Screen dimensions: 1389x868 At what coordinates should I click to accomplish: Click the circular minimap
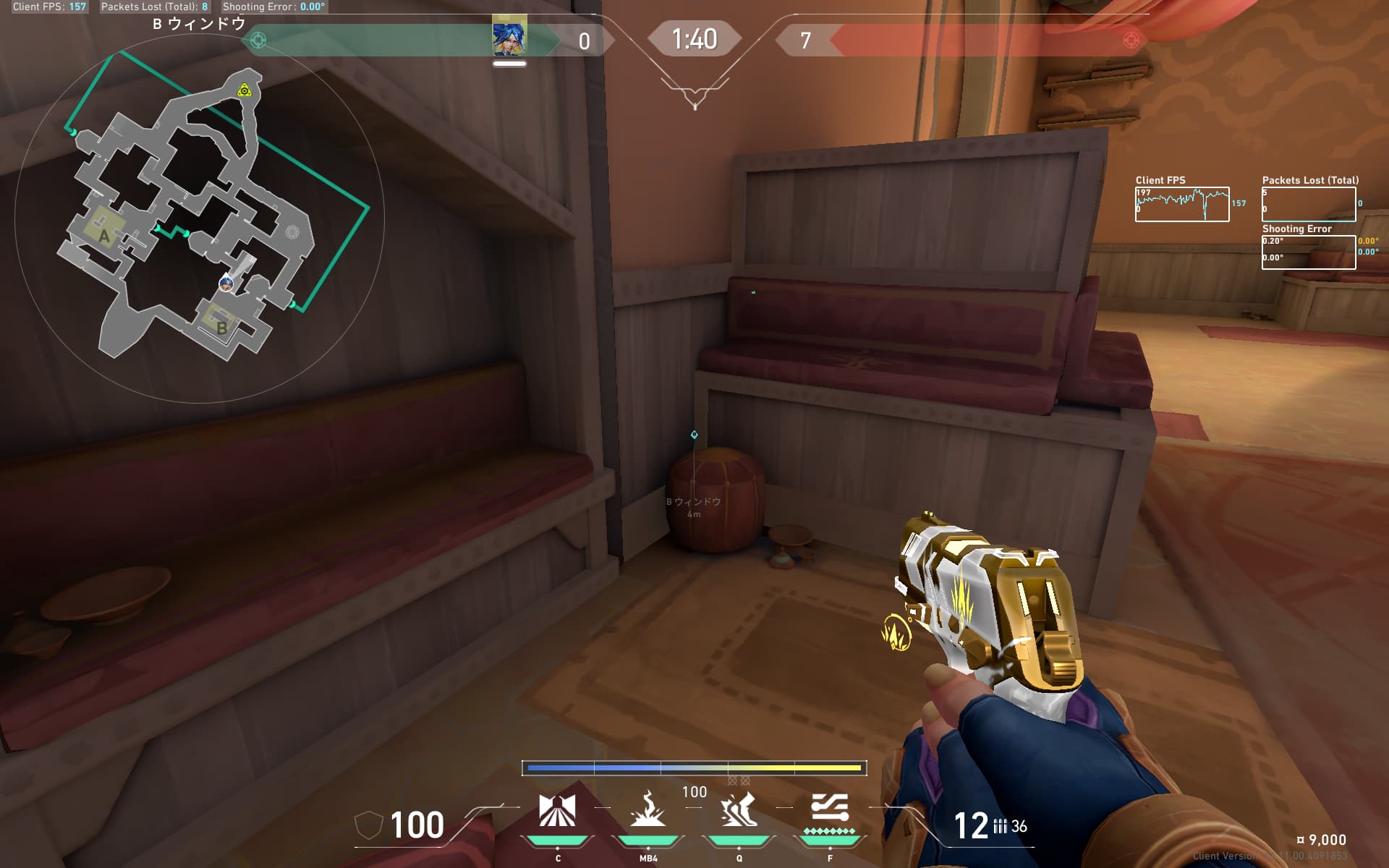tap(199, 217)
